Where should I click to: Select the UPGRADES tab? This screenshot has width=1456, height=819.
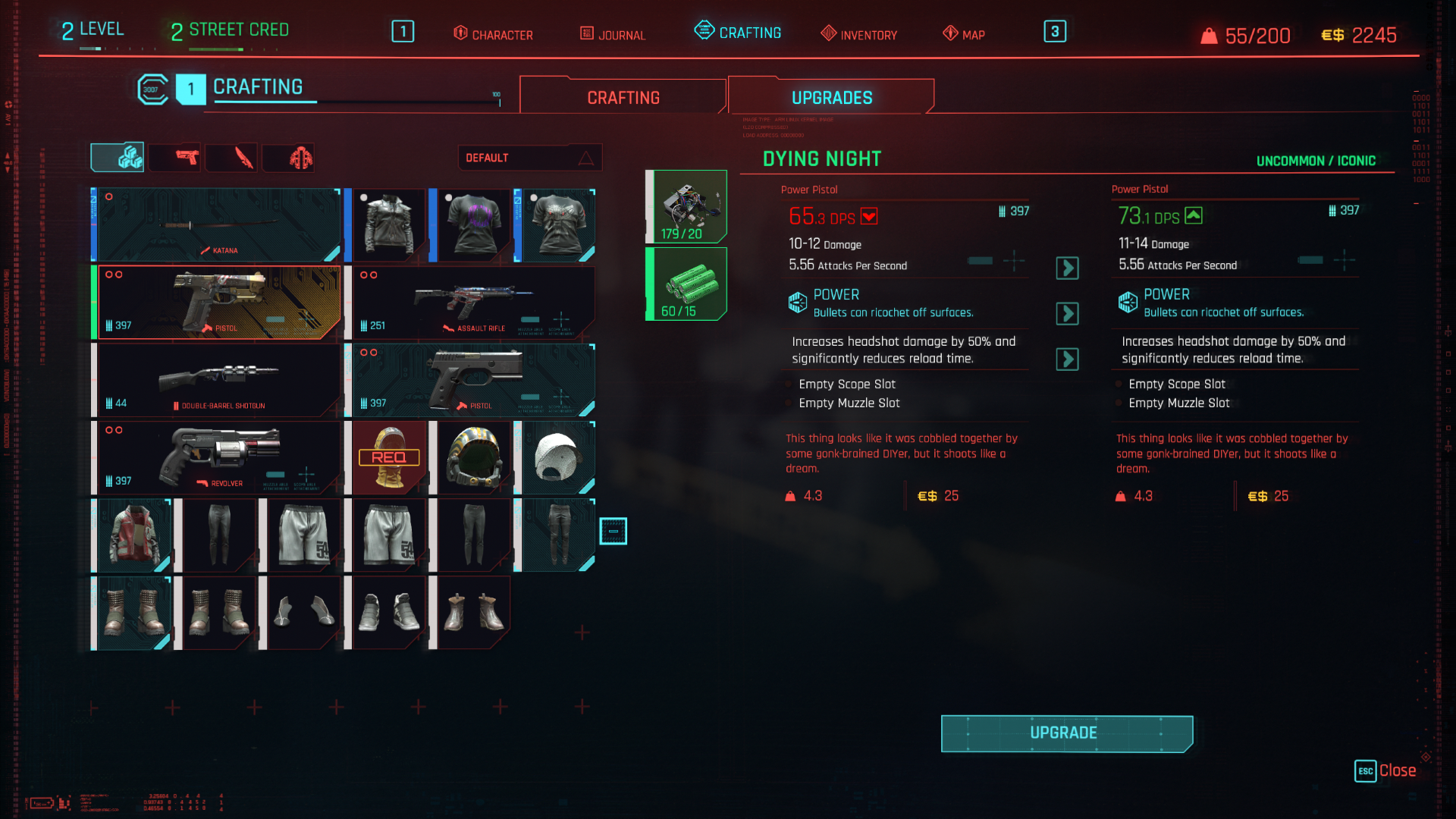[x=830, y=96]
